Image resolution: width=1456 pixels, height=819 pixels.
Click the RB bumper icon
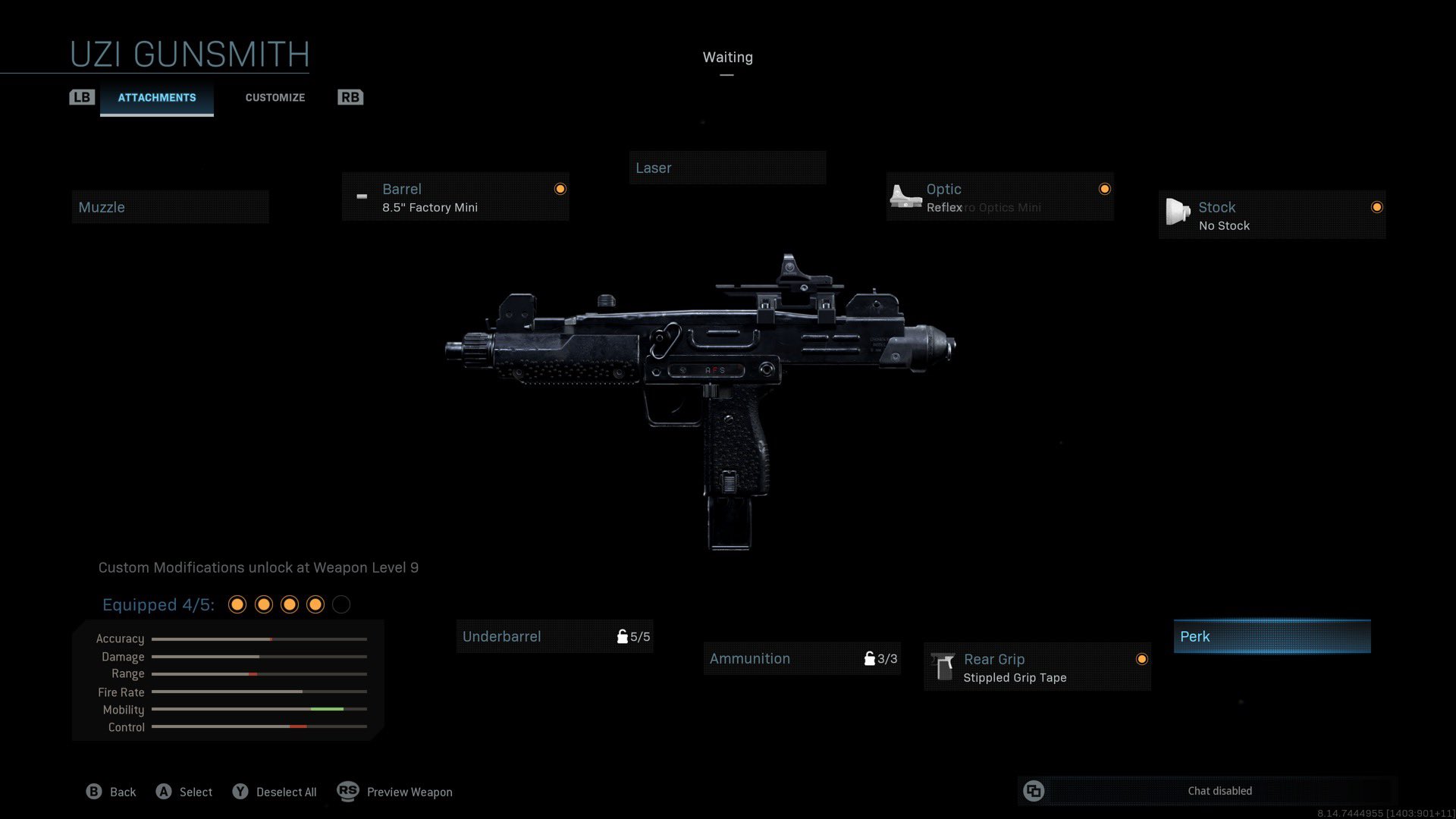[x=350, y=96]
